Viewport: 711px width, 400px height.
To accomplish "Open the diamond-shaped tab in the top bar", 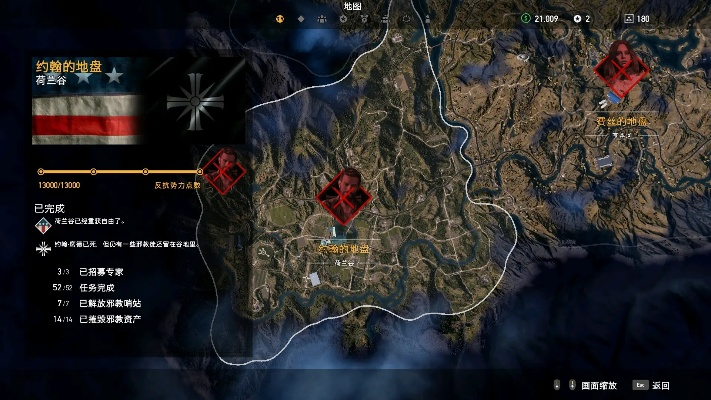I will 301,19.
